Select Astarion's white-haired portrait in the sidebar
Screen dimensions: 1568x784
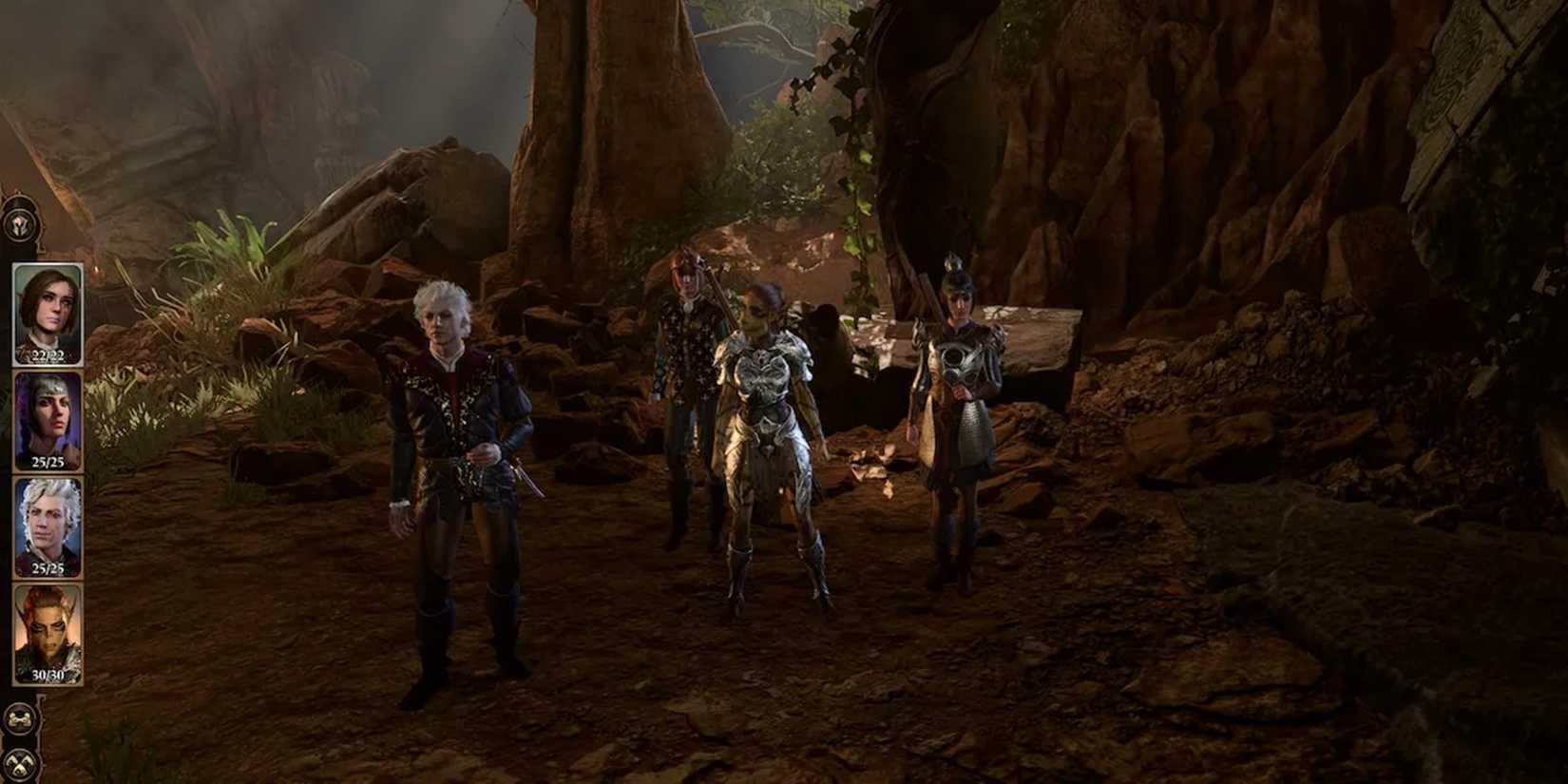point(46,523)
